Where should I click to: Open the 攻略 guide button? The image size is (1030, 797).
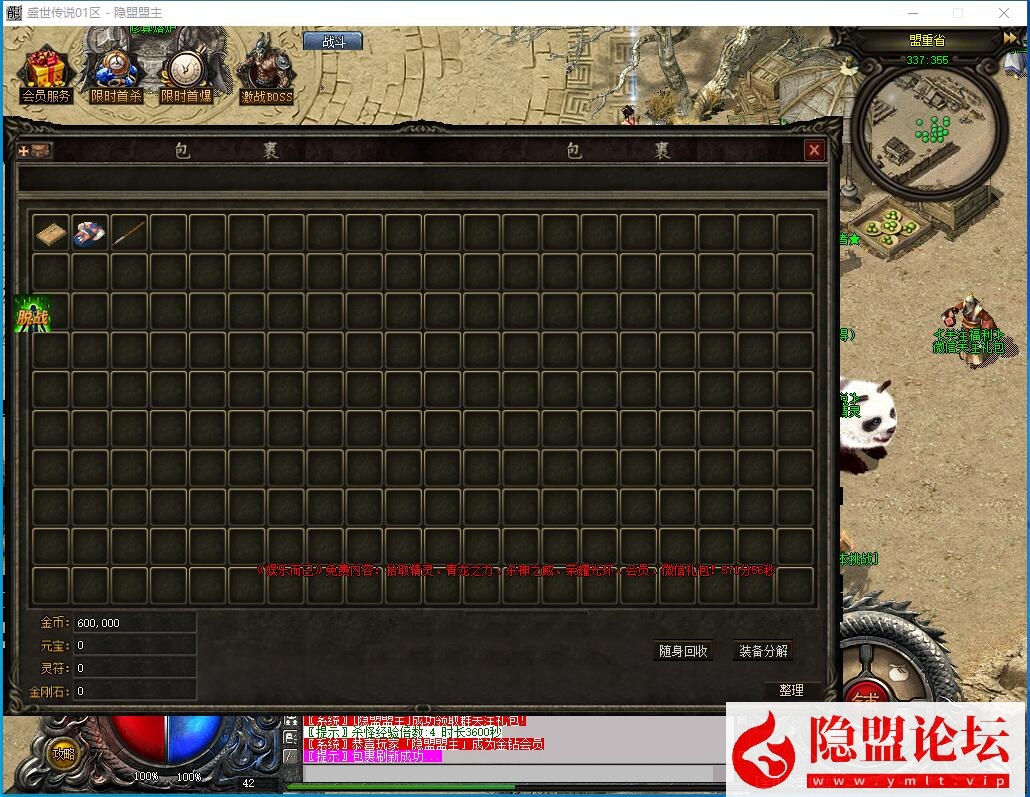tap(63, 754)
